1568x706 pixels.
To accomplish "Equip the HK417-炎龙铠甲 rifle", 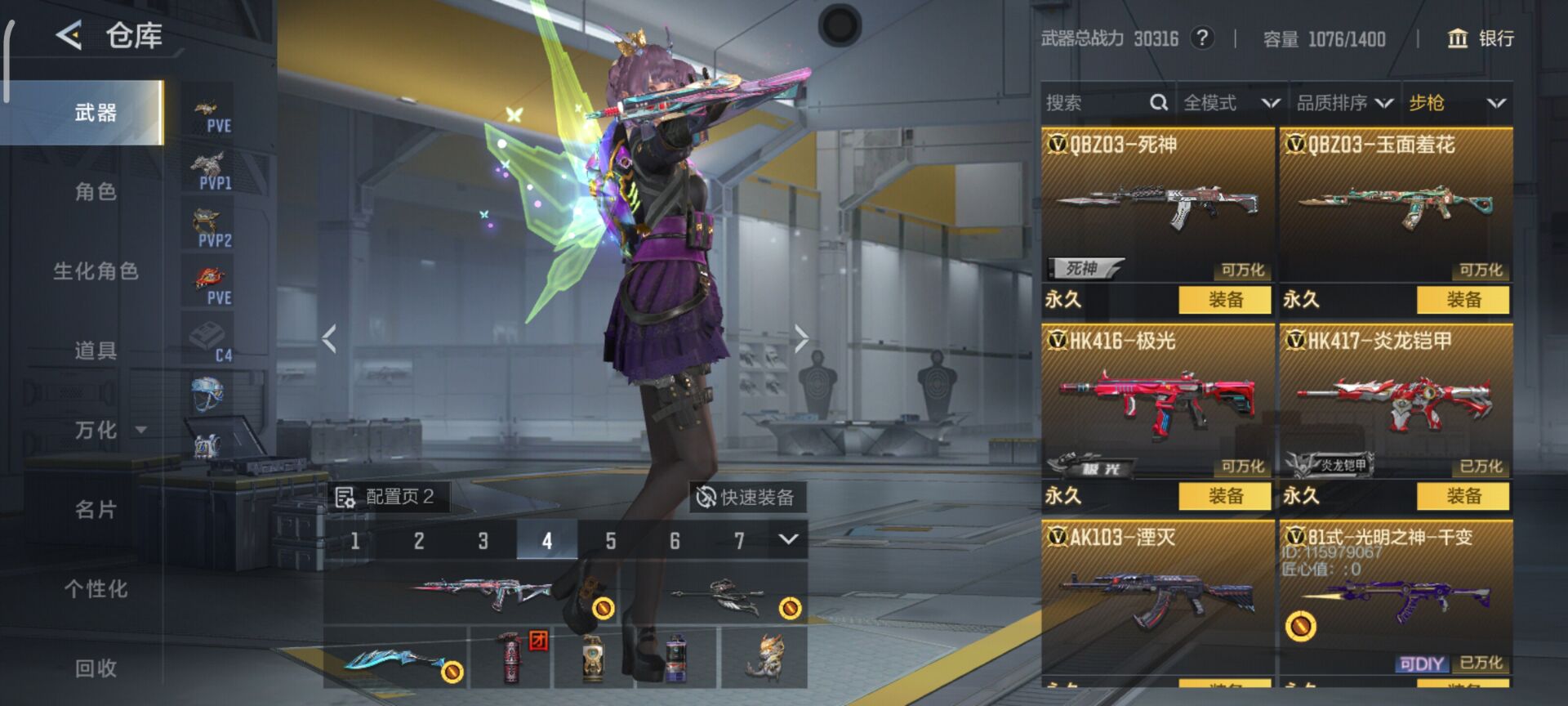I will pos(1463,496).
